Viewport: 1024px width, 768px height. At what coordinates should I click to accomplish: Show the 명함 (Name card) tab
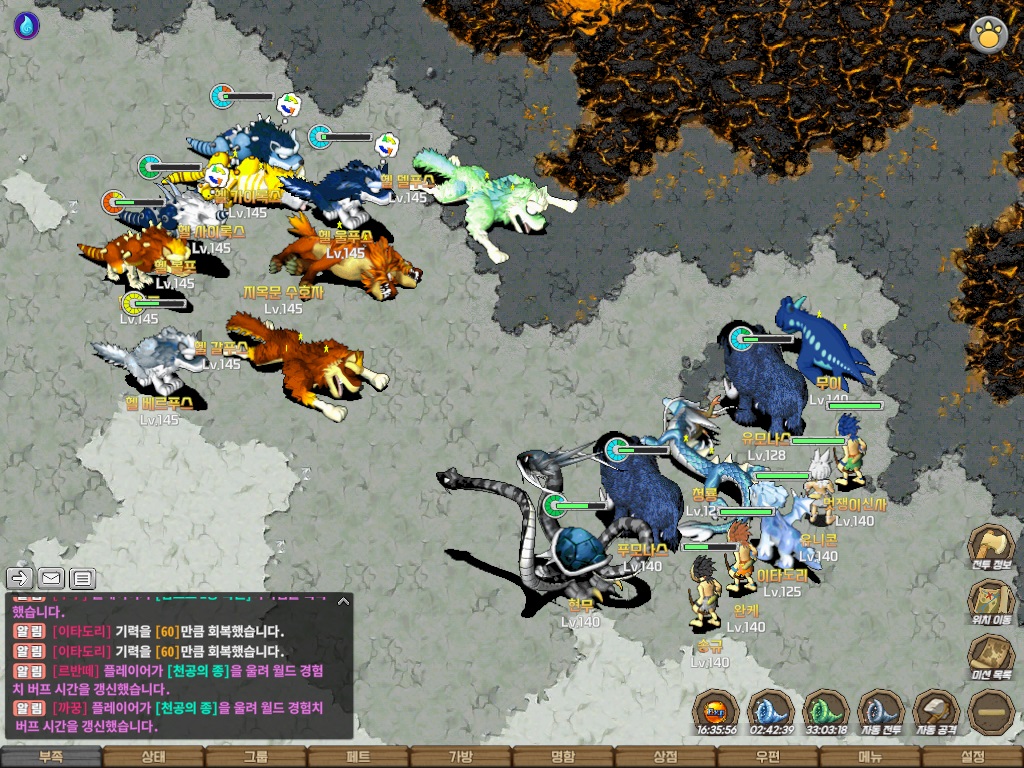563,757
